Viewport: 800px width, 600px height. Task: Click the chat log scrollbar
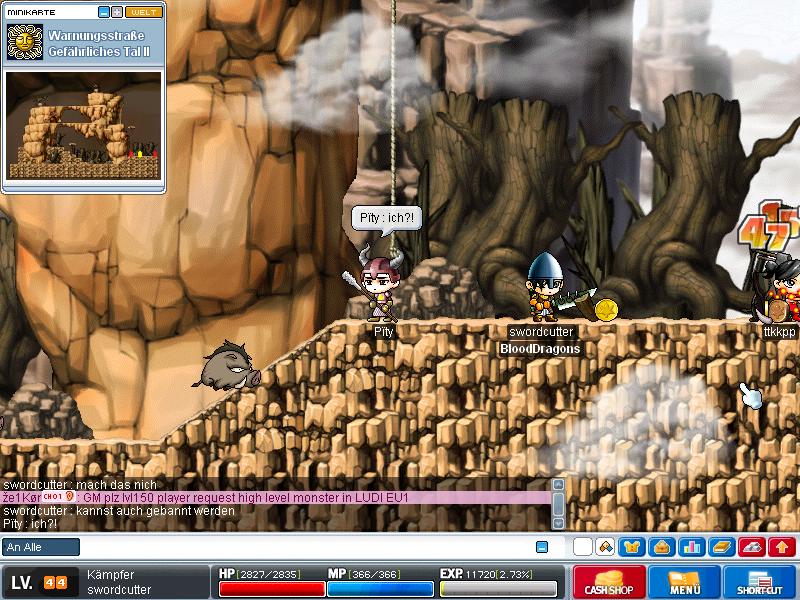(559, 504)
